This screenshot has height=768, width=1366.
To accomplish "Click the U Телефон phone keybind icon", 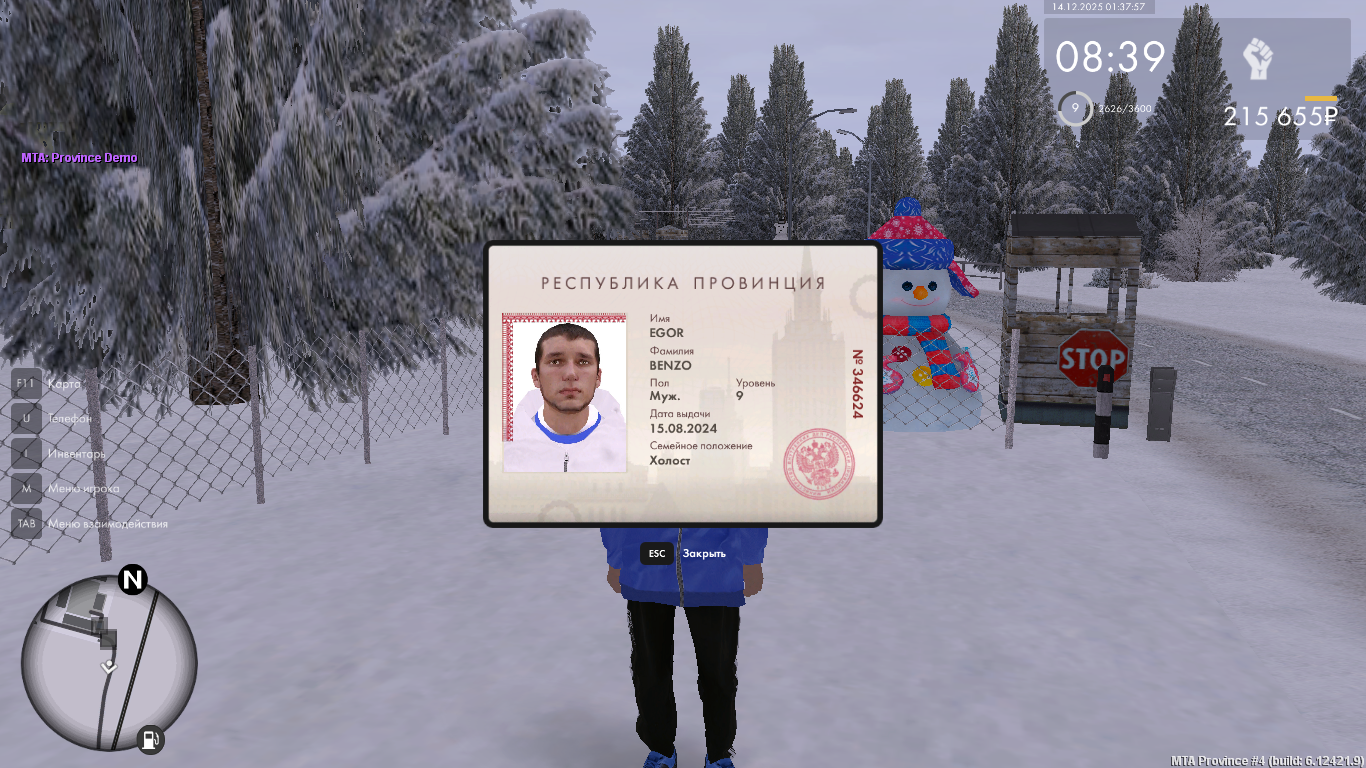I will [x=25, y=418].
